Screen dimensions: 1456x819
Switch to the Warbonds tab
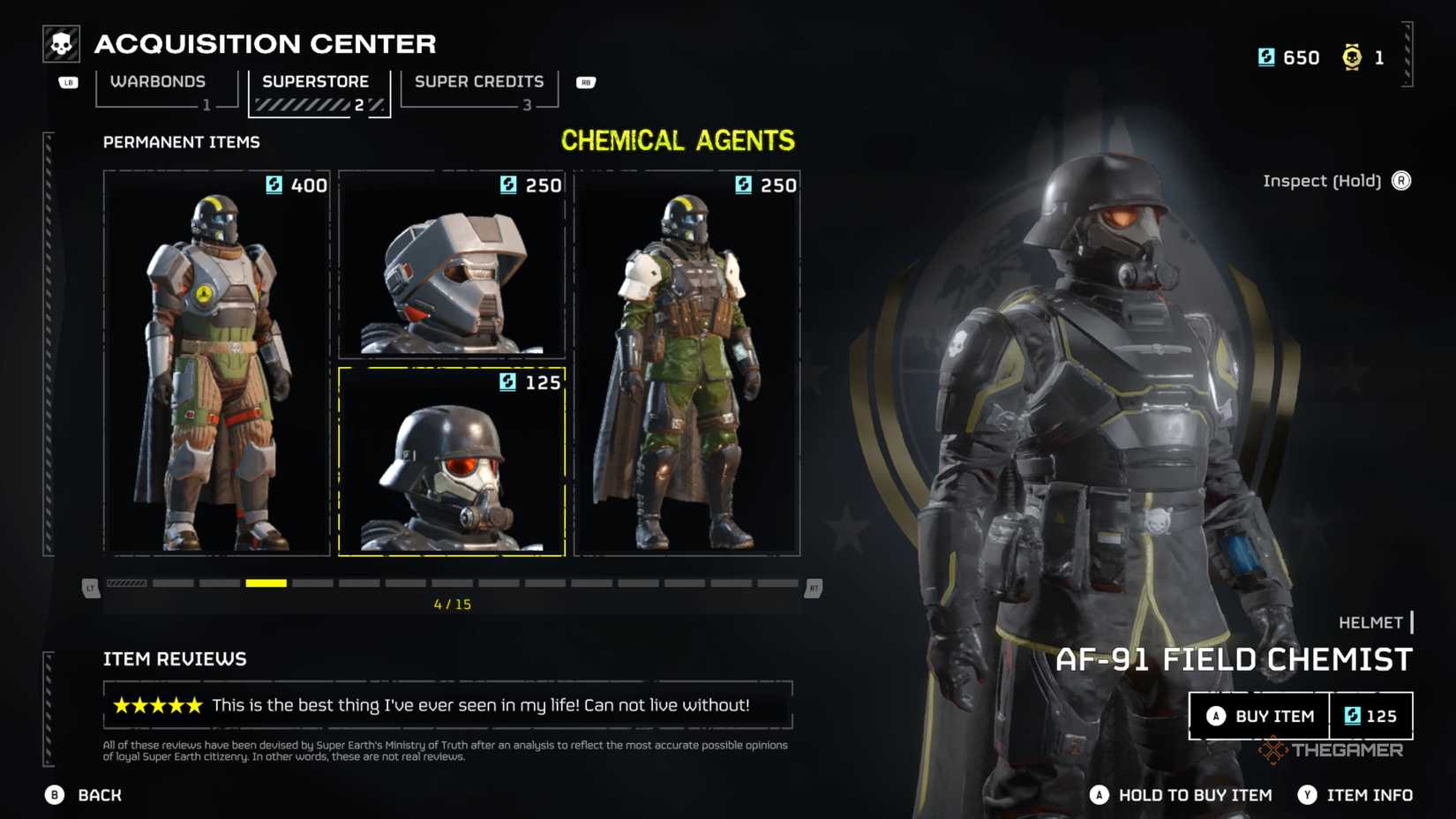click(159, 82)
